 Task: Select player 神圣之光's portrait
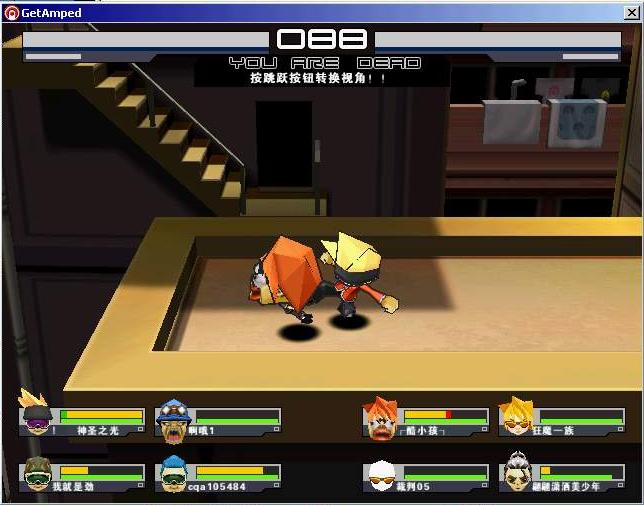coord(38,414)
